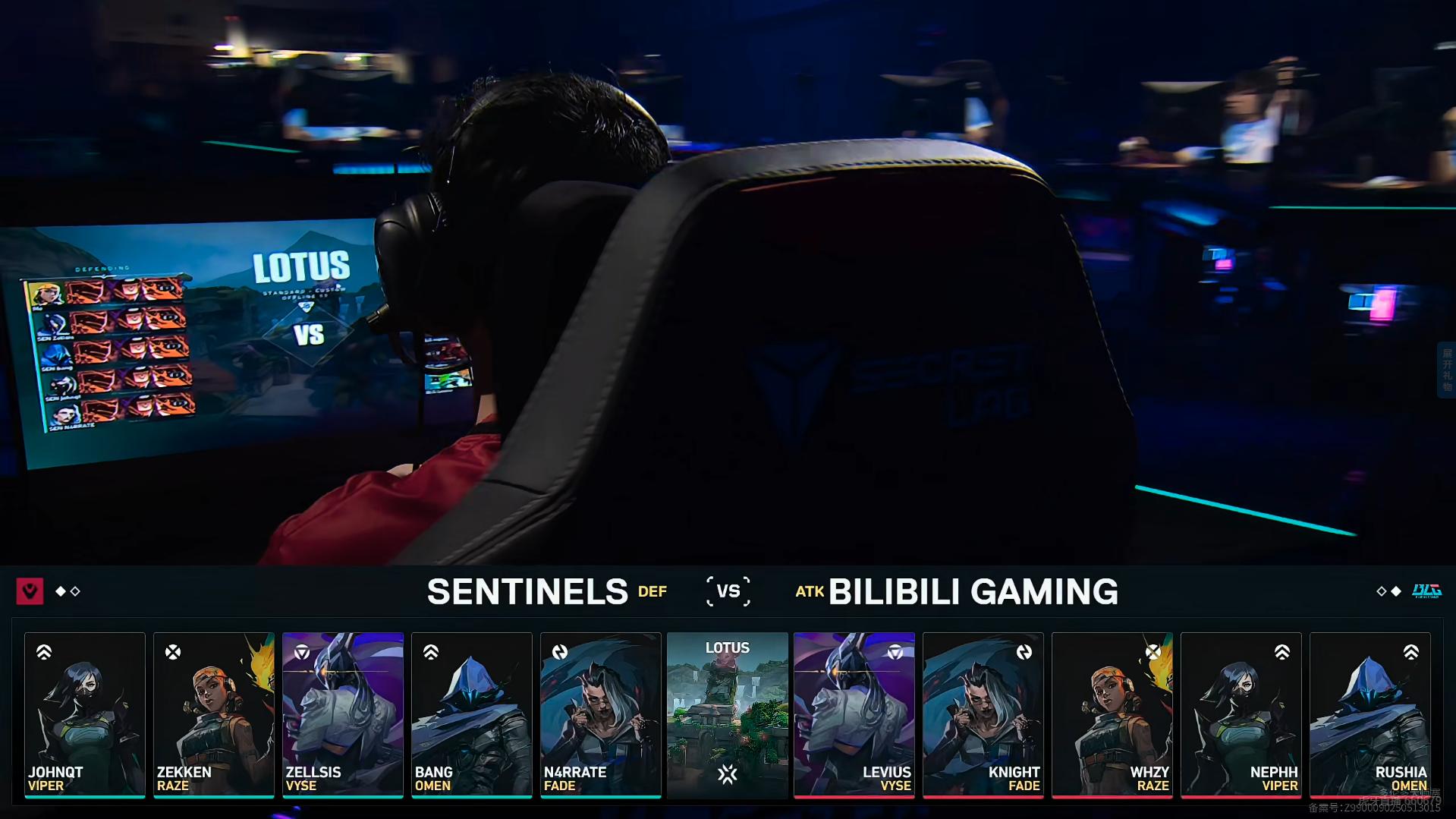1456x819 pixels.
Task: Select Zekken's Raze card
Action: [x=214, y=714]
